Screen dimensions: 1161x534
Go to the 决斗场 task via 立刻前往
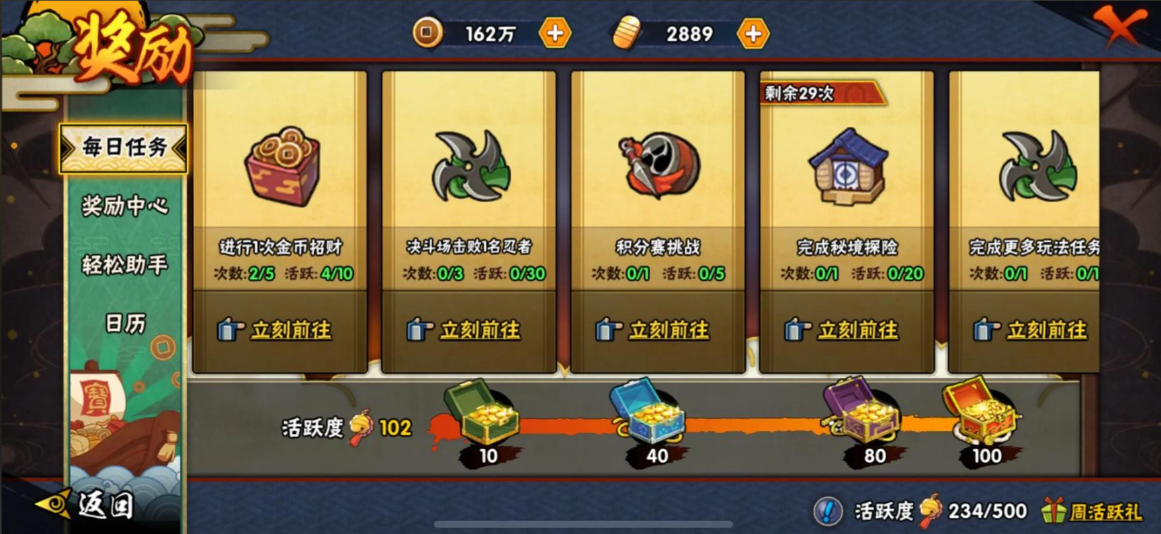(x=466, y=330)
